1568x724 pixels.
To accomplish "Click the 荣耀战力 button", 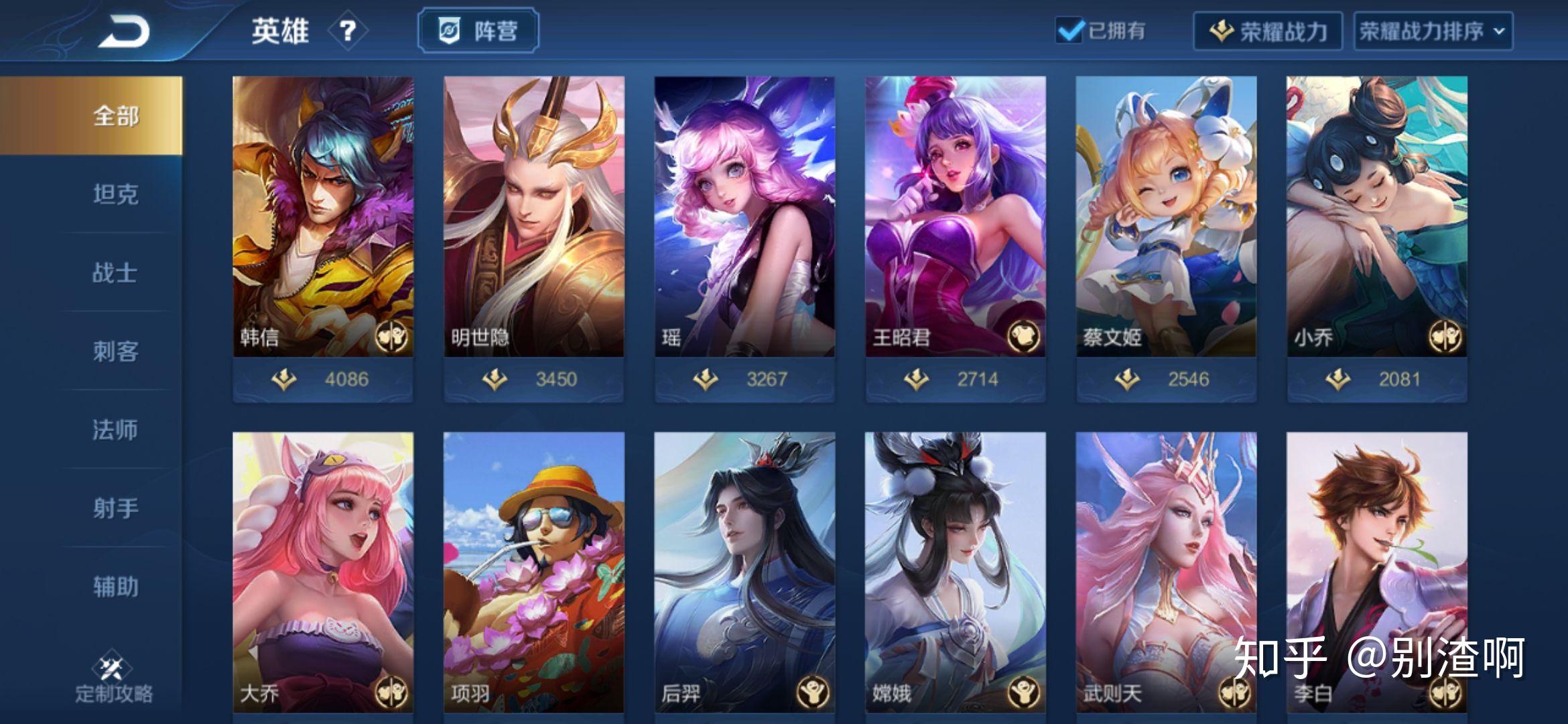I will pyautogui.click(x=1267, y=32).
